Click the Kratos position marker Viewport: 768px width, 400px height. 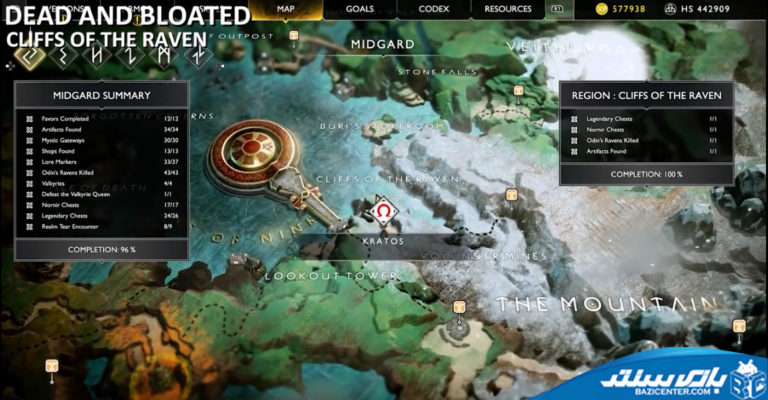pyautogui.click(x=383, y=213)
